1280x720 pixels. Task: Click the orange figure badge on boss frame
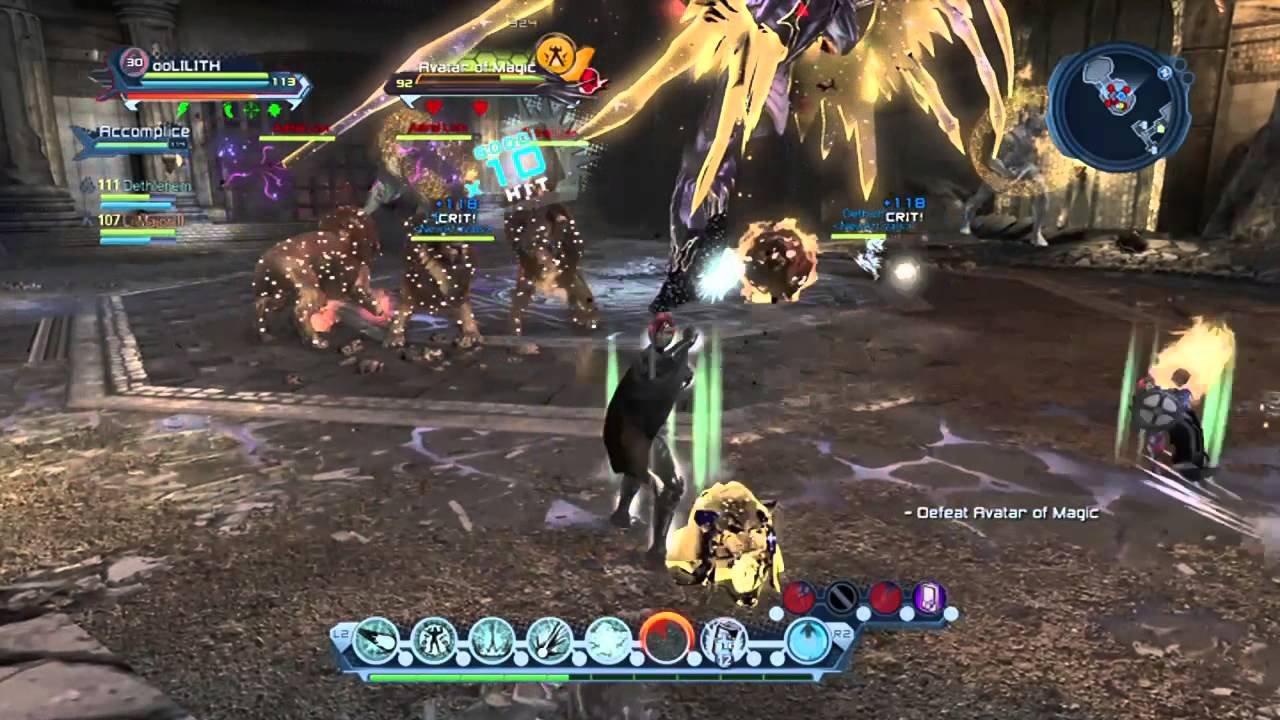553,52
